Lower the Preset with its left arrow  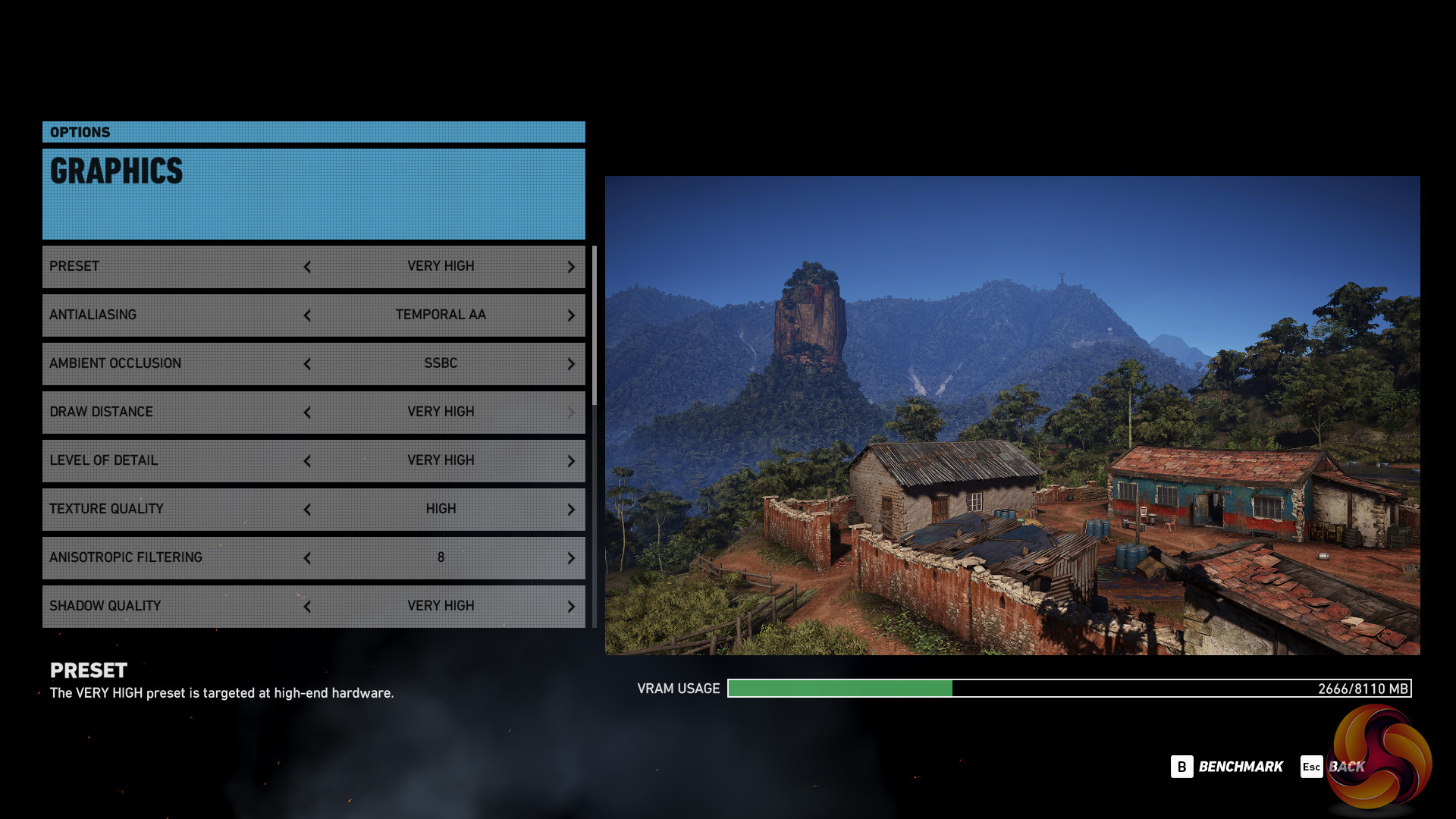pos(307,267)
